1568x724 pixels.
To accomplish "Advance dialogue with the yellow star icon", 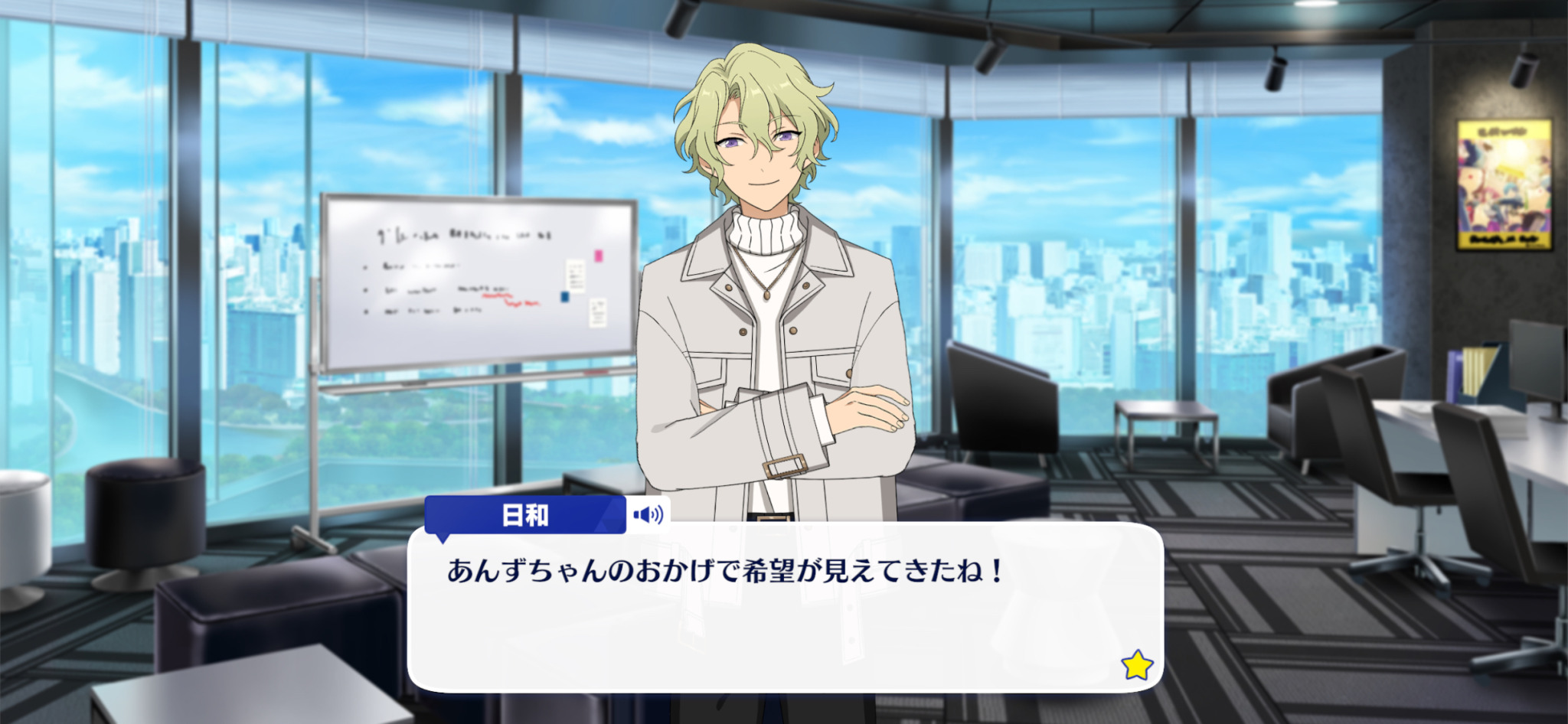I will point(1137,665).
